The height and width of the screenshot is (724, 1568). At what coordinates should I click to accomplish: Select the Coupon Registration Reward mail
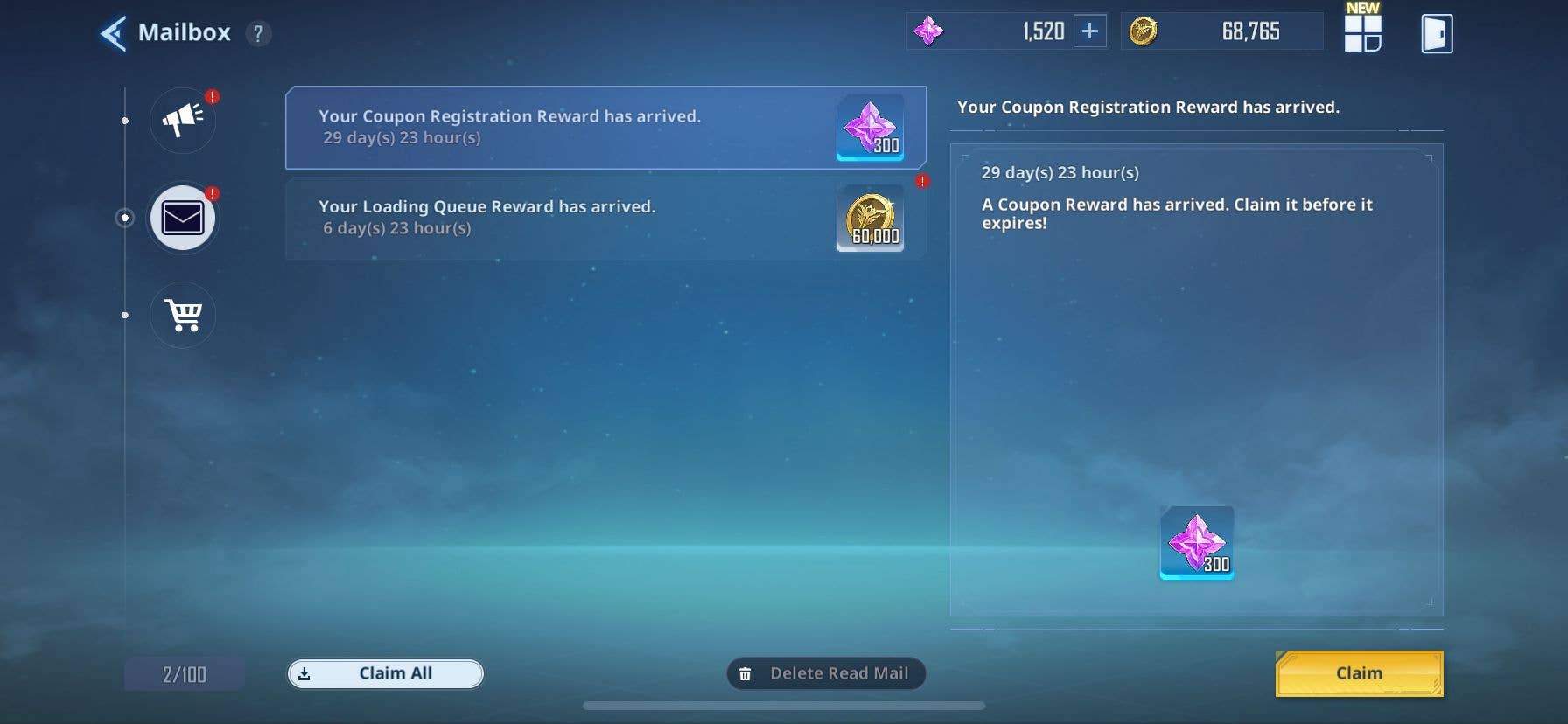point(560,128)
